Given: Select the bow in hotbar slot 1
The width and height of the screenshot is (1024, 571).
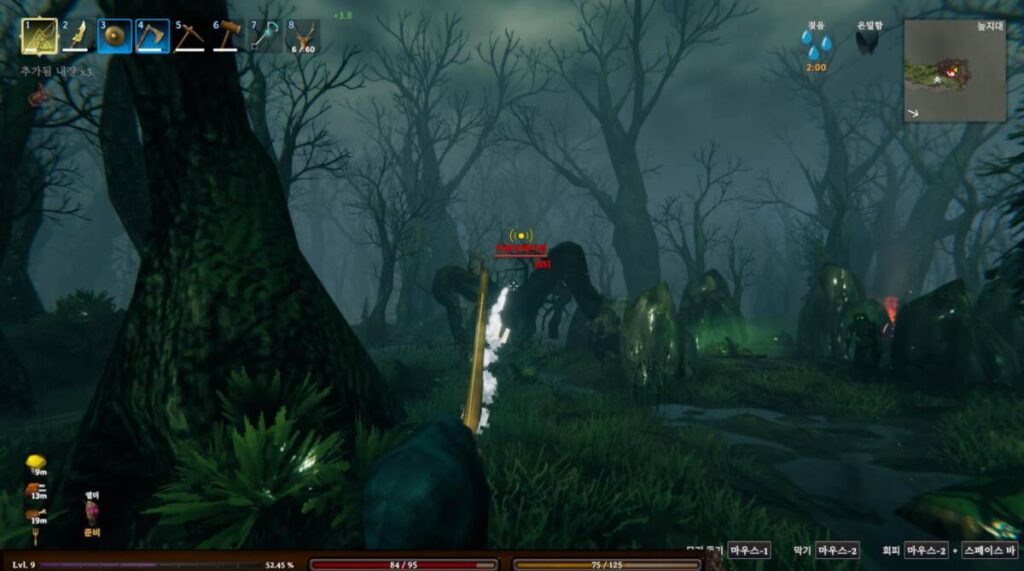Looking at the screenshot, I should click(x=39, y=36).
